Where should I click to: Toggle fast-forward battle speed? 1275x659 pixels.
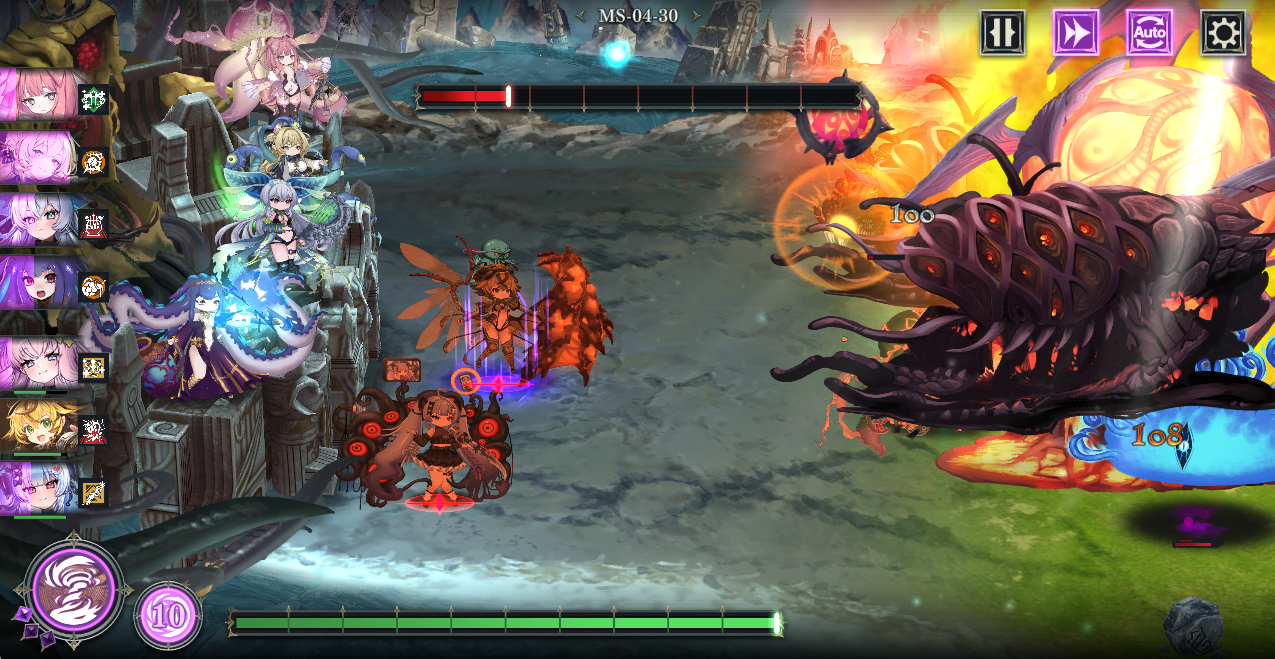click(1076, 33)
